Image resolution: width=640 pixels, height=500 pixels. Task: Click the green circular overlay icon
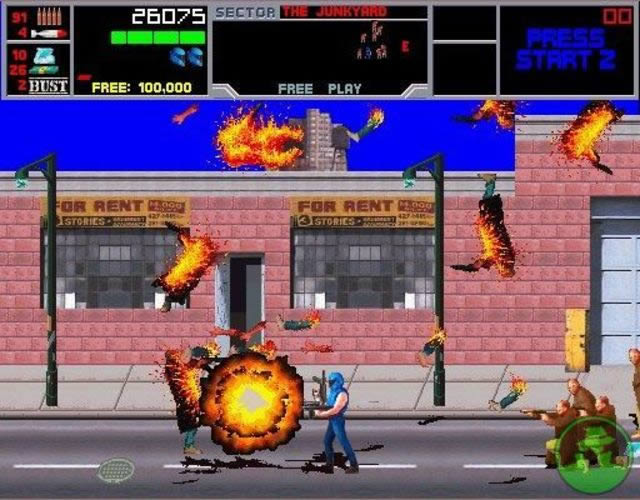(595, 454)
